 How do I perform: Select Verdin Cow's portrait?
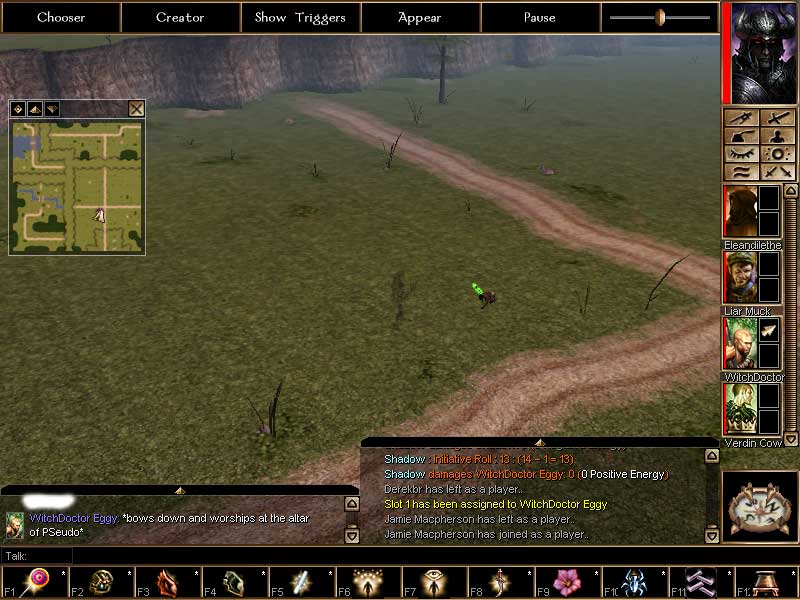pos(740,409)
